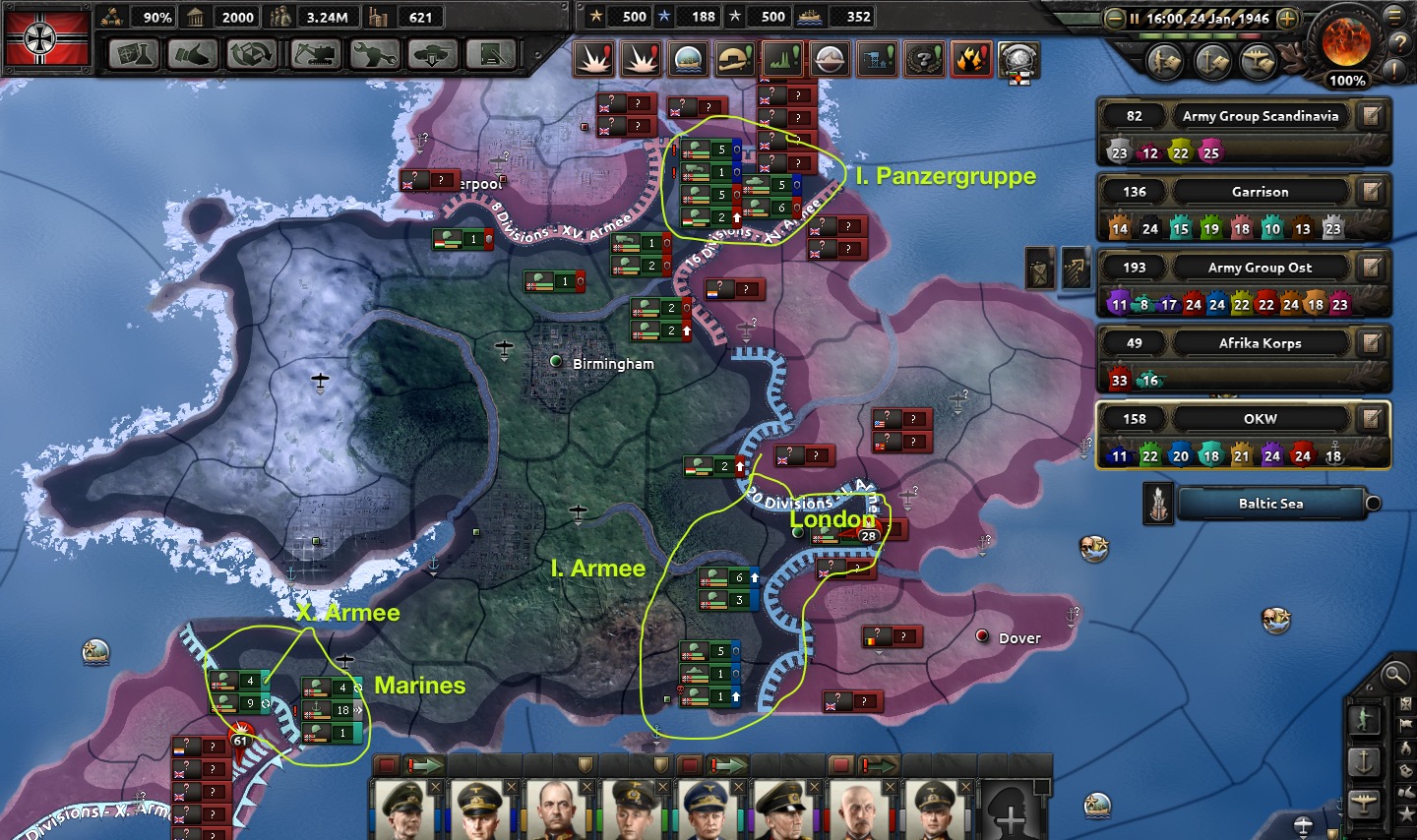This screenshot has height=840, width=1417.
Task: Open the Logistics notepad menu
Action: (x=491, y=54)
